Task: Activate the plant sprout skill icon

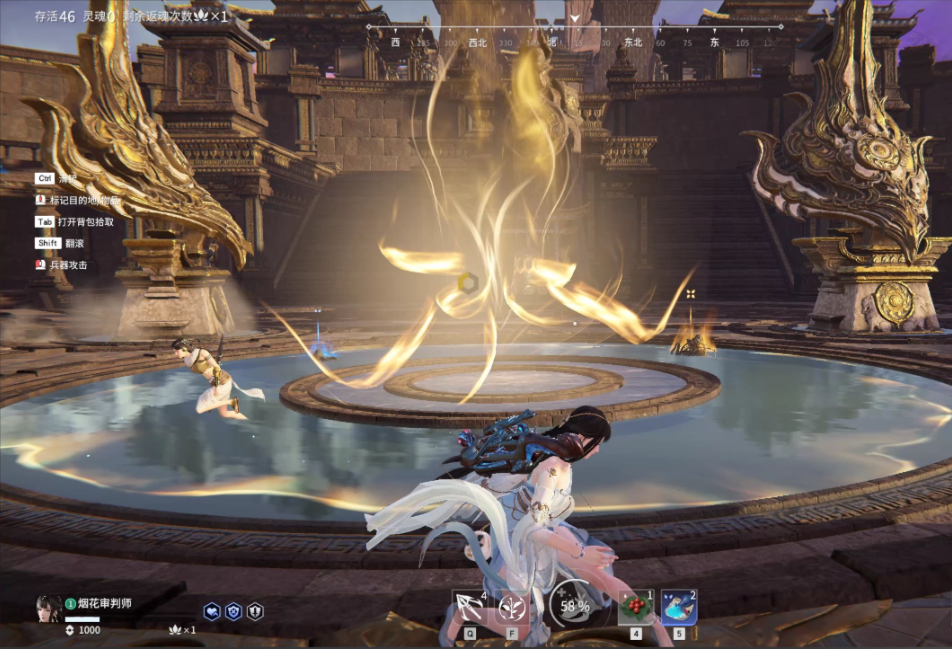Action: tap(513, 607)
